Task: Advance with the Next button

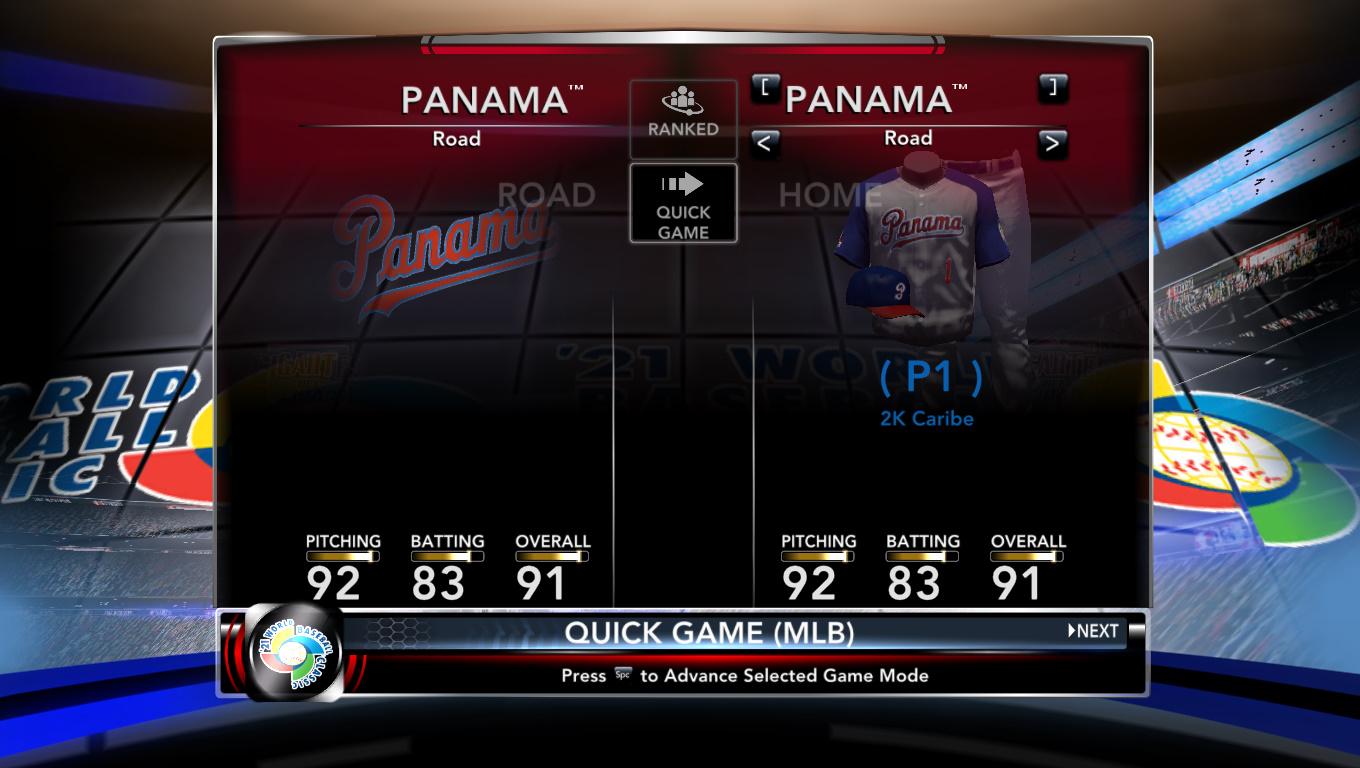Action: 1093,631
